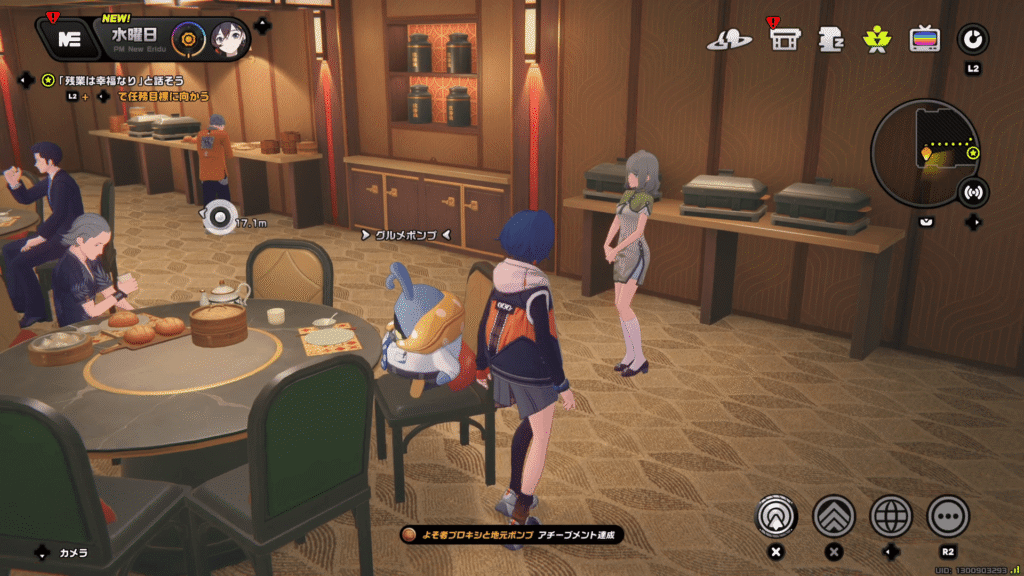Viewport: 1024px width, 576px height.
Task: Toggle the signal broadcast button beside minimap
Action: click(x=973, y=192)
